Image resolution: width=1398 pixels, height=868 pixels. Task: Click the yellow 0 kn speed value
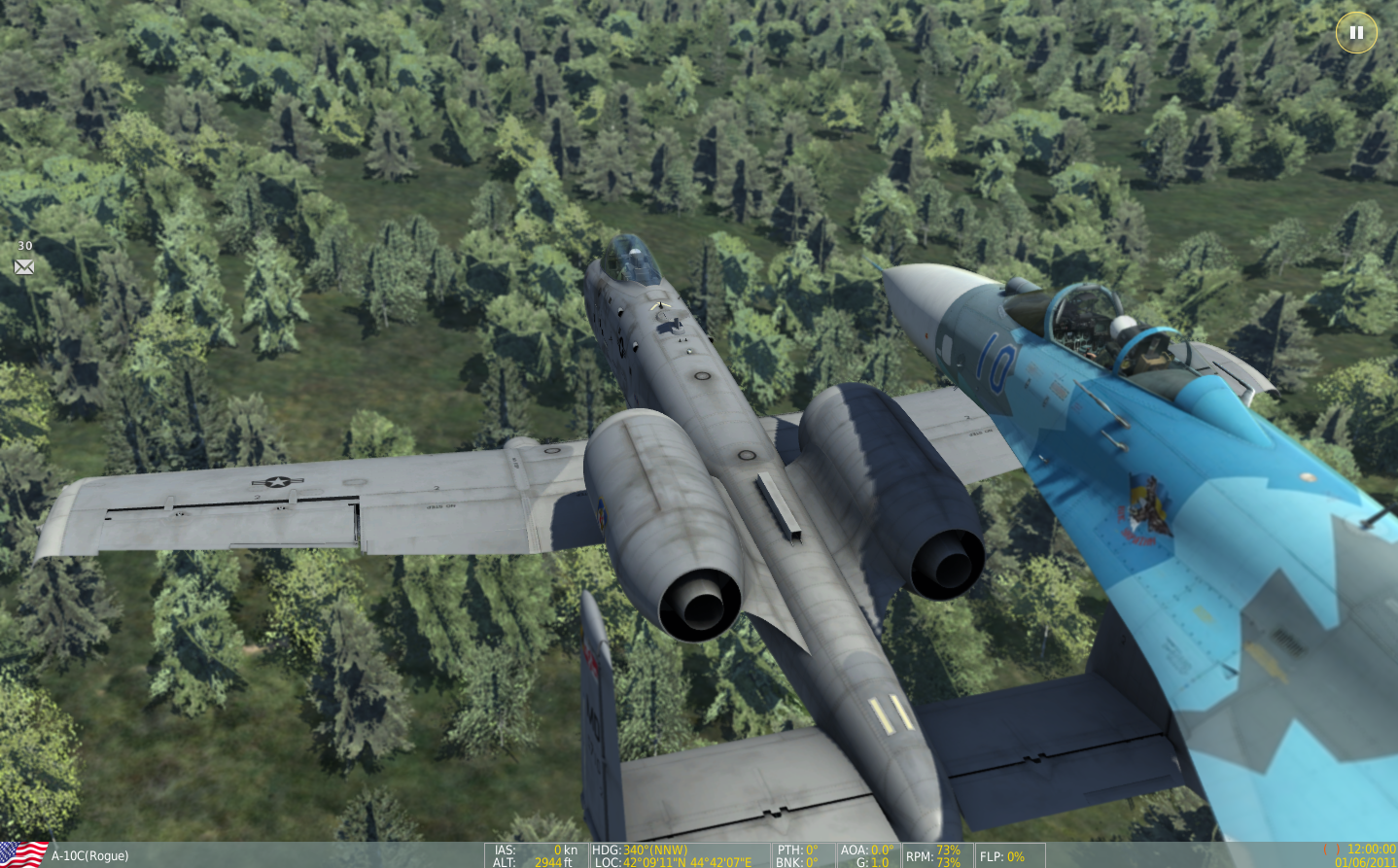(556, 848)
